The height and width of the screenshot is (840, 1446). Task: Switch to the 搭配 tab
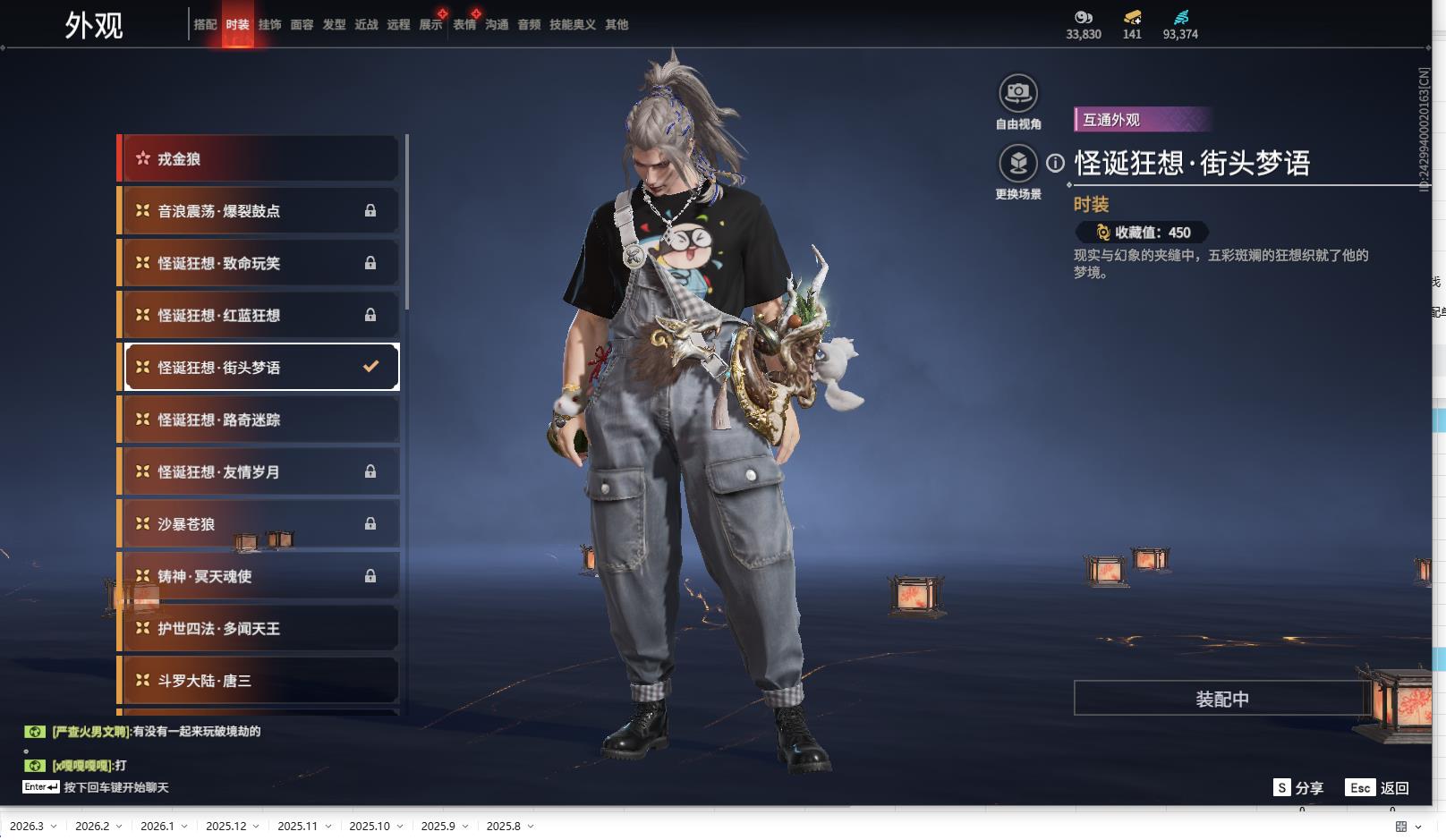click(205, 25)
